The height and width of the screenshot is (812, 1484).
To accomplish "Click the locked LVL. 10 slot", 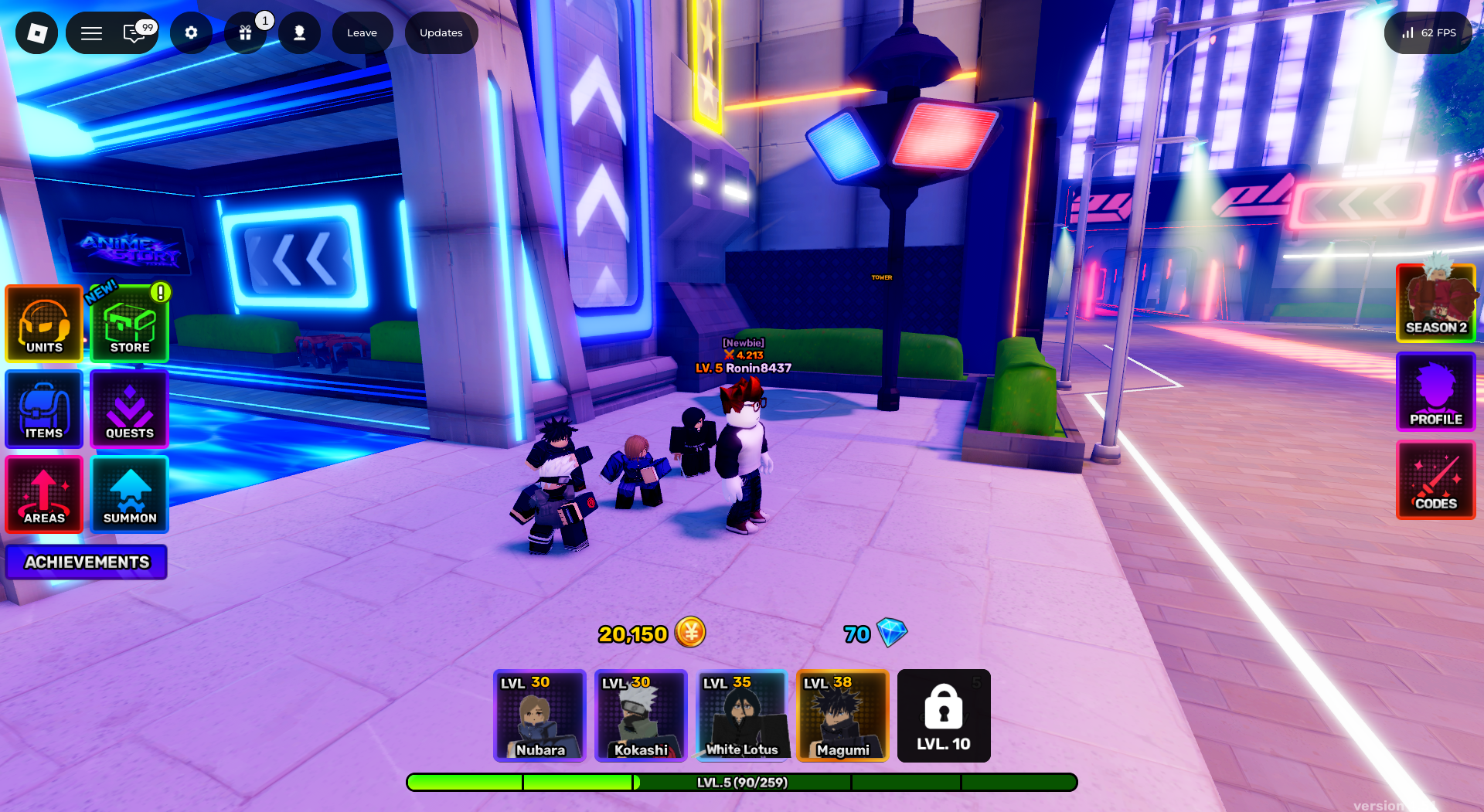I will point(944,715).
